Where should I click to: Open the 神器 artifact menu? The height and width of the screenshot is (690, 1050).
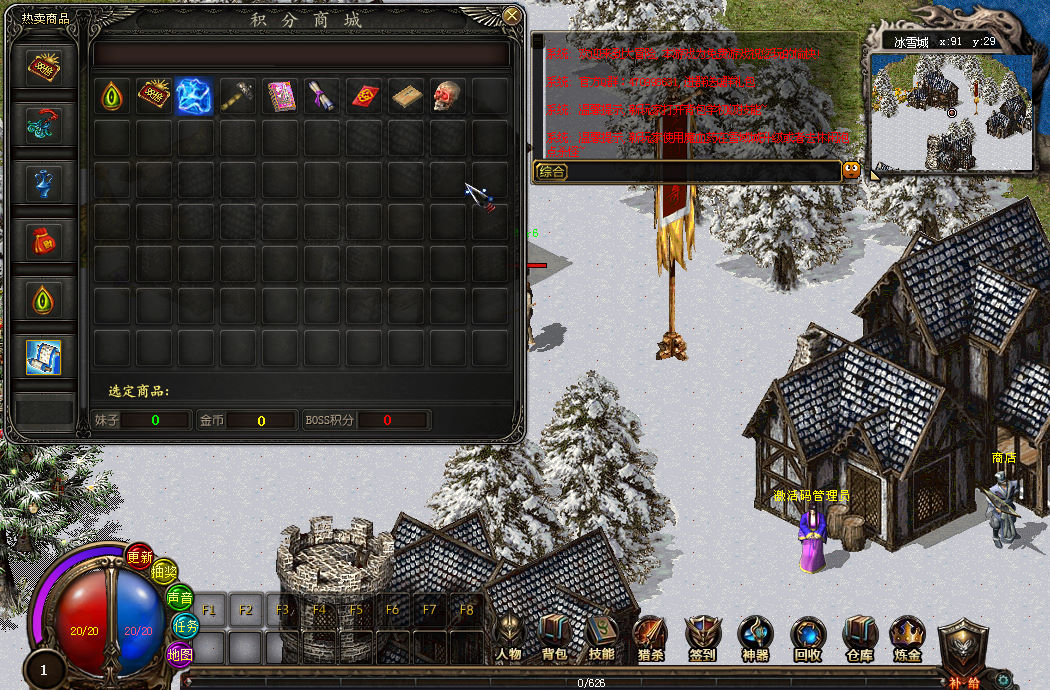[755, 637]
